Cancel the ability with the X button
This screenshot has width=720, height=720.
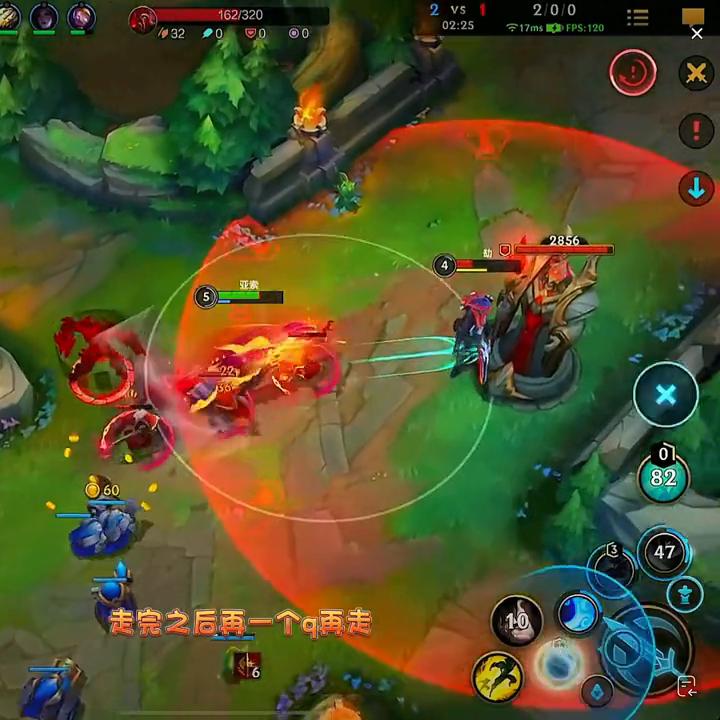(665, 394)
